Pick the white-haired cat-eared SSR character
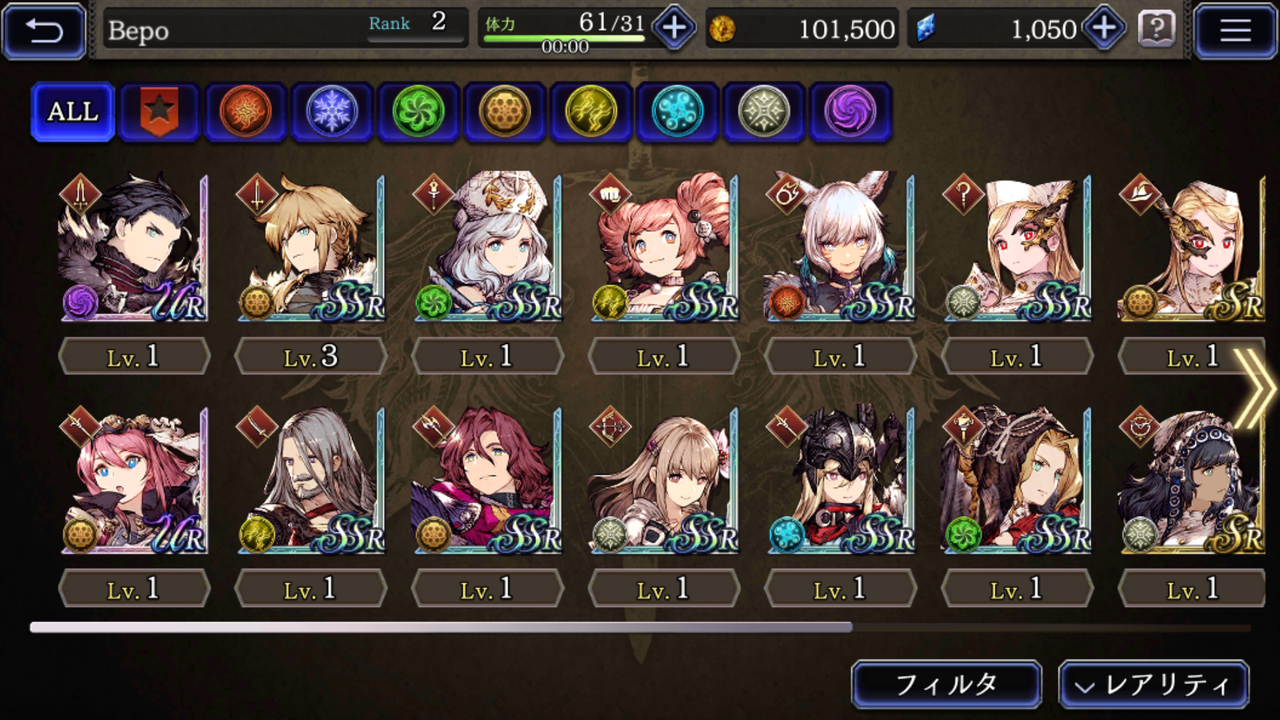The width and height of the screenshot is (1280, 720). coord(840,248)
